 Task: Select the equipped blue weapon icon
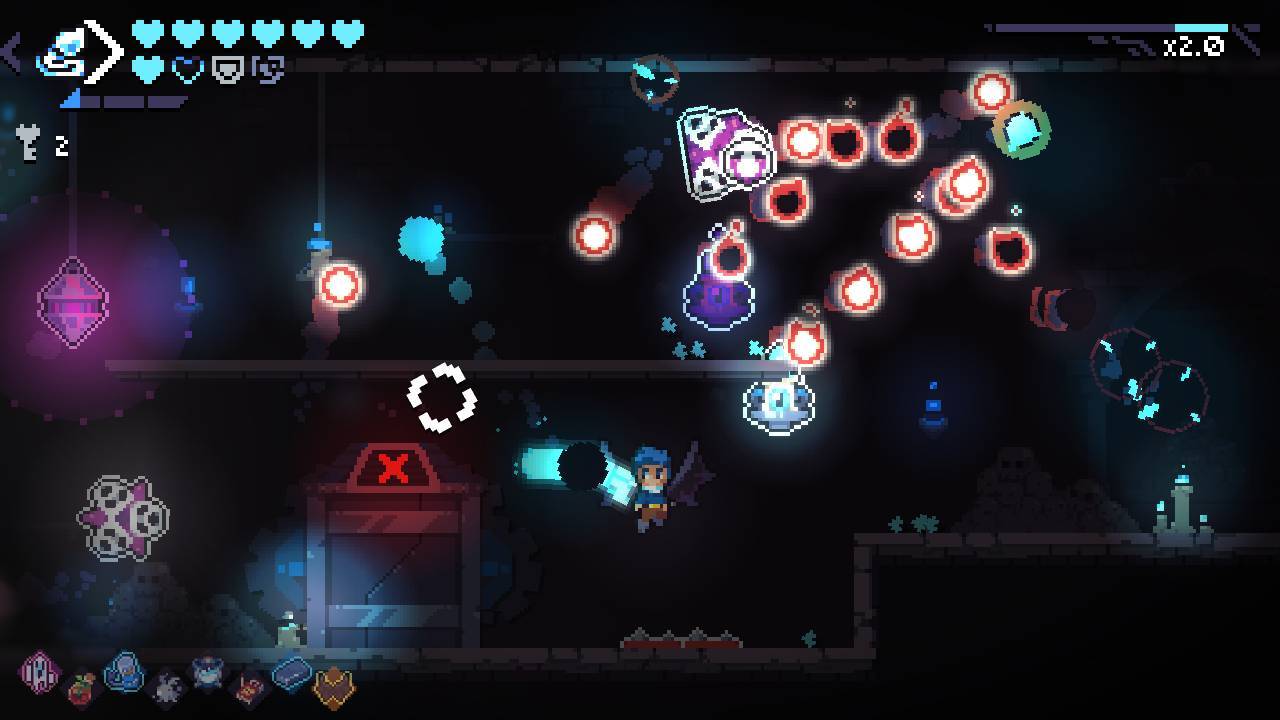[62, 52]
